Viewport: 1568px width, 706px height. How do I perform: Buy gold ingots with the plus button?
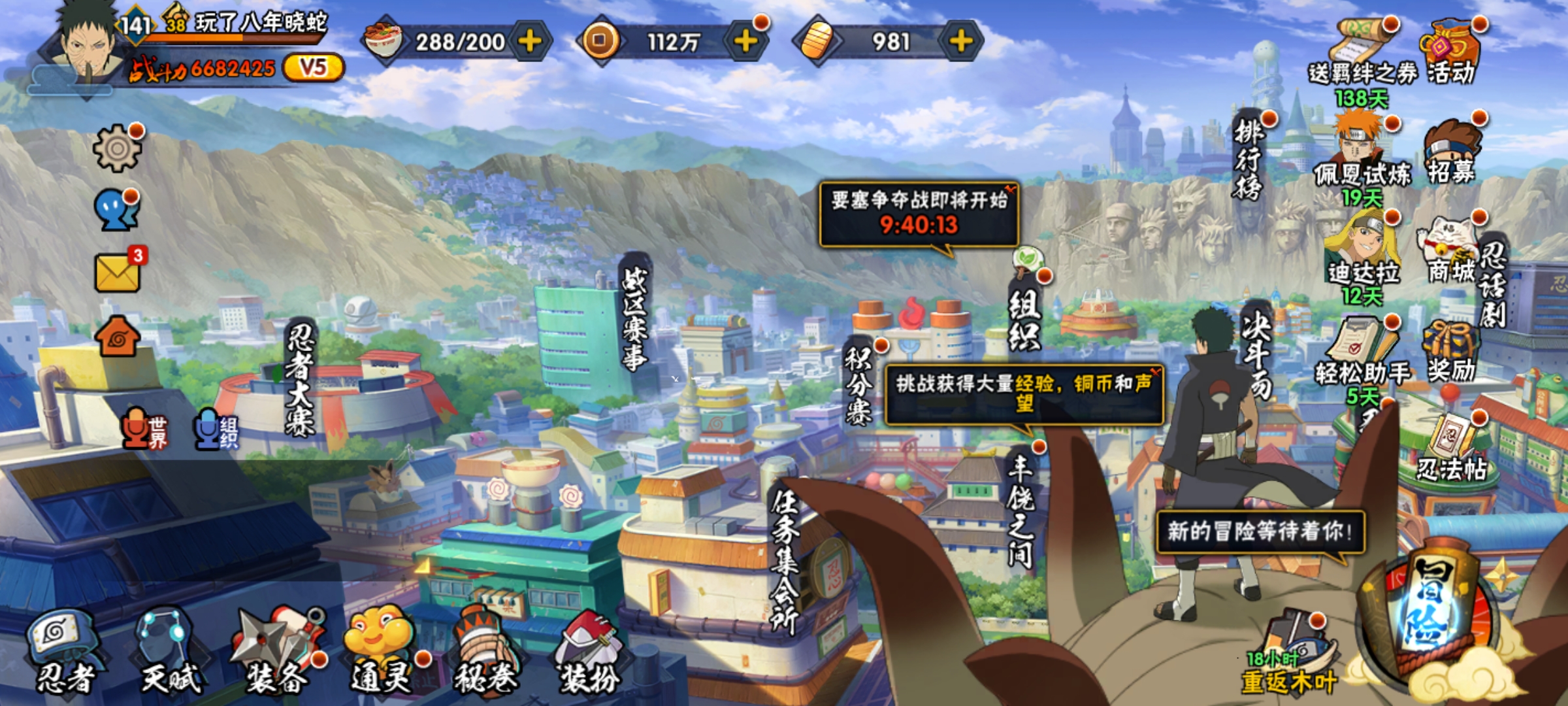point(960,42)
